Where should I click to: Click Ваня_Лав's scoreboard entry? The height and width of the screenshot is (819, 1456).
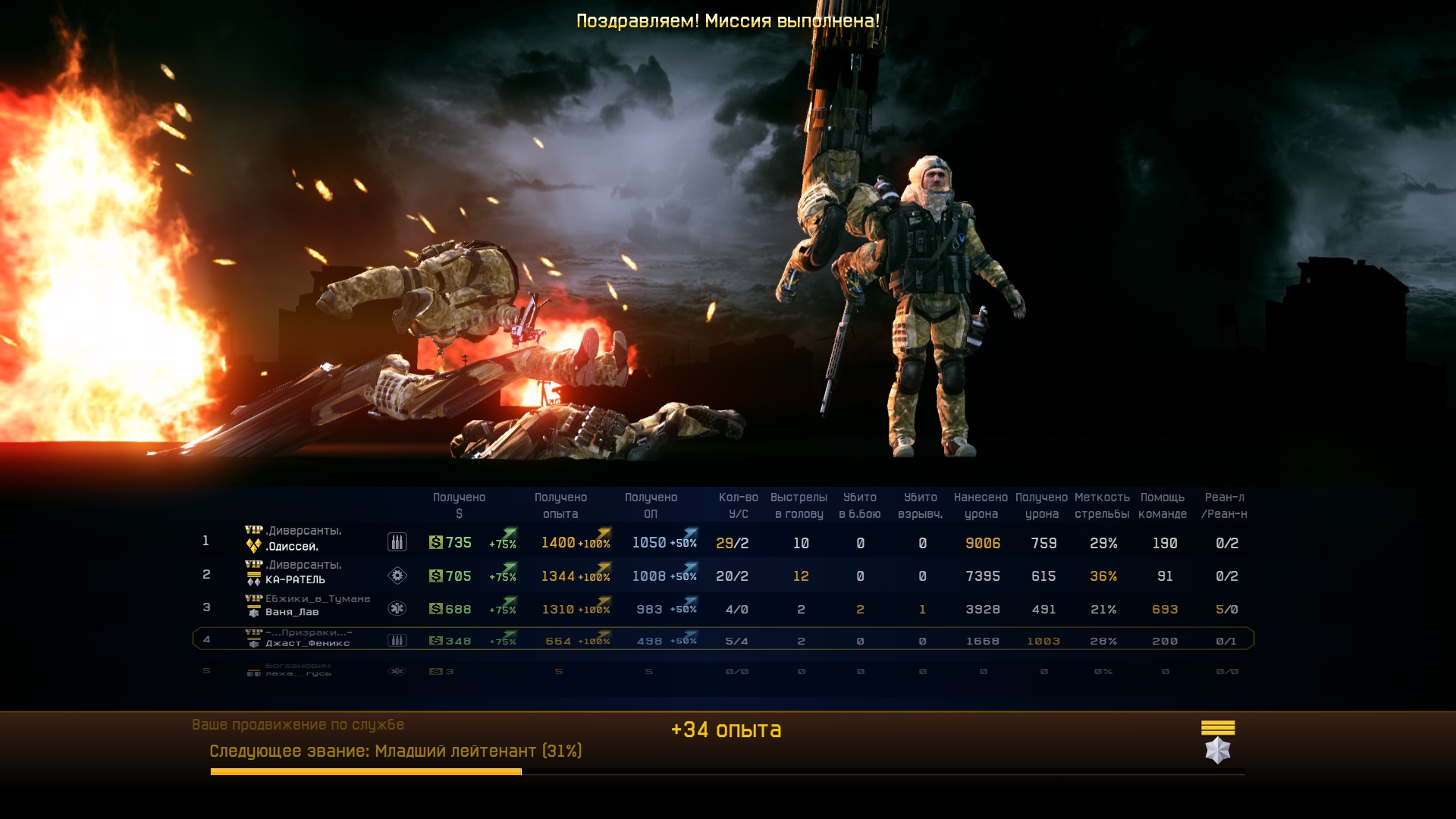tap(292, 612)
